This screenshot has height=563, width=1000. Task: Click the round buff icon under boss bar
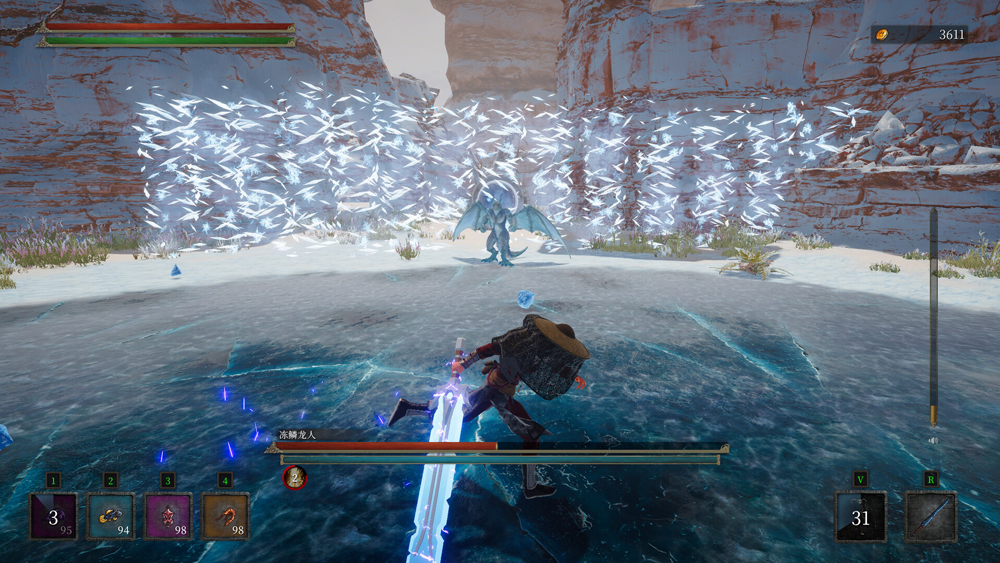click(294, 478)
